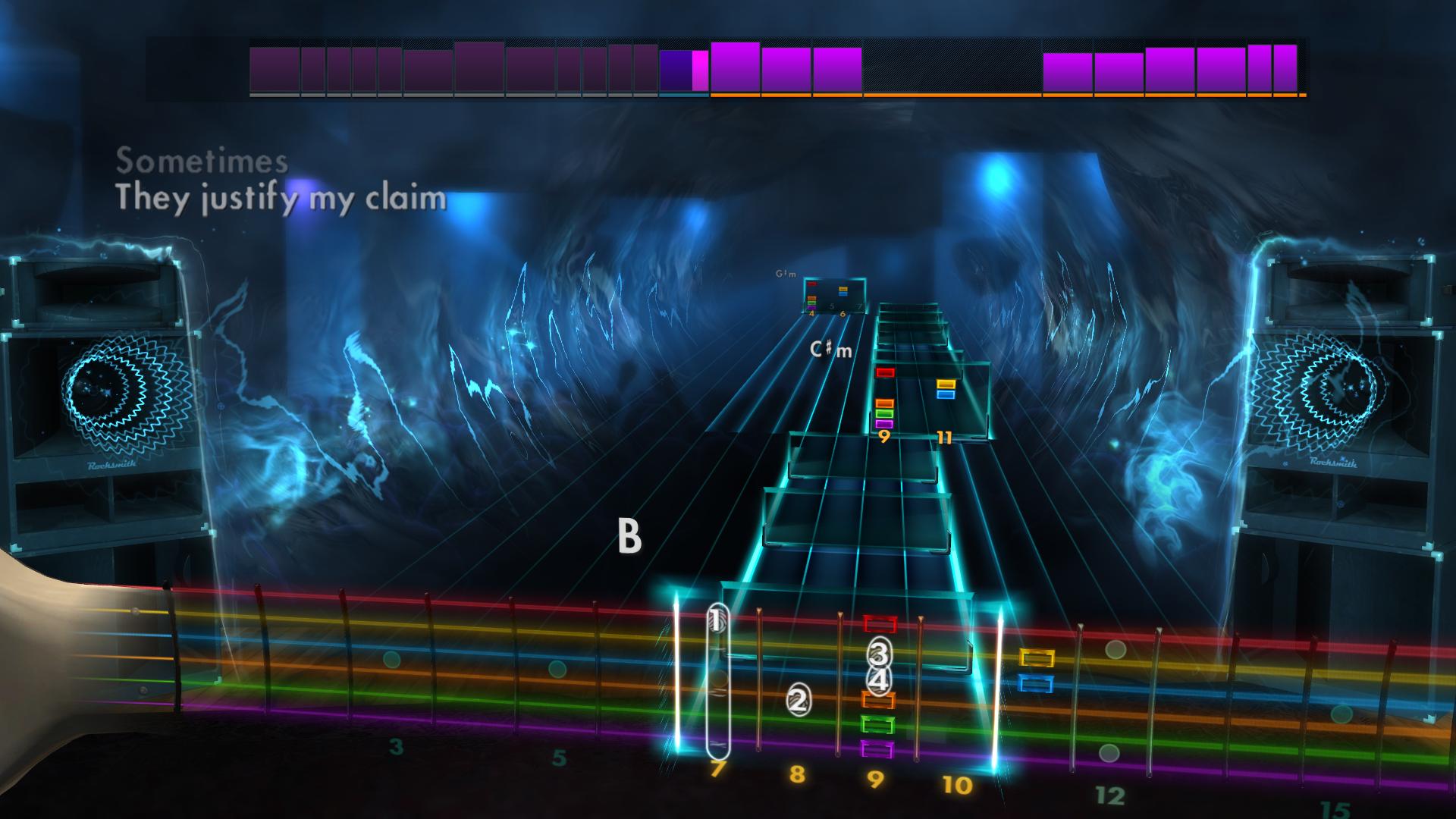Click the lyric word Sometimes

[x=201, y=158]
